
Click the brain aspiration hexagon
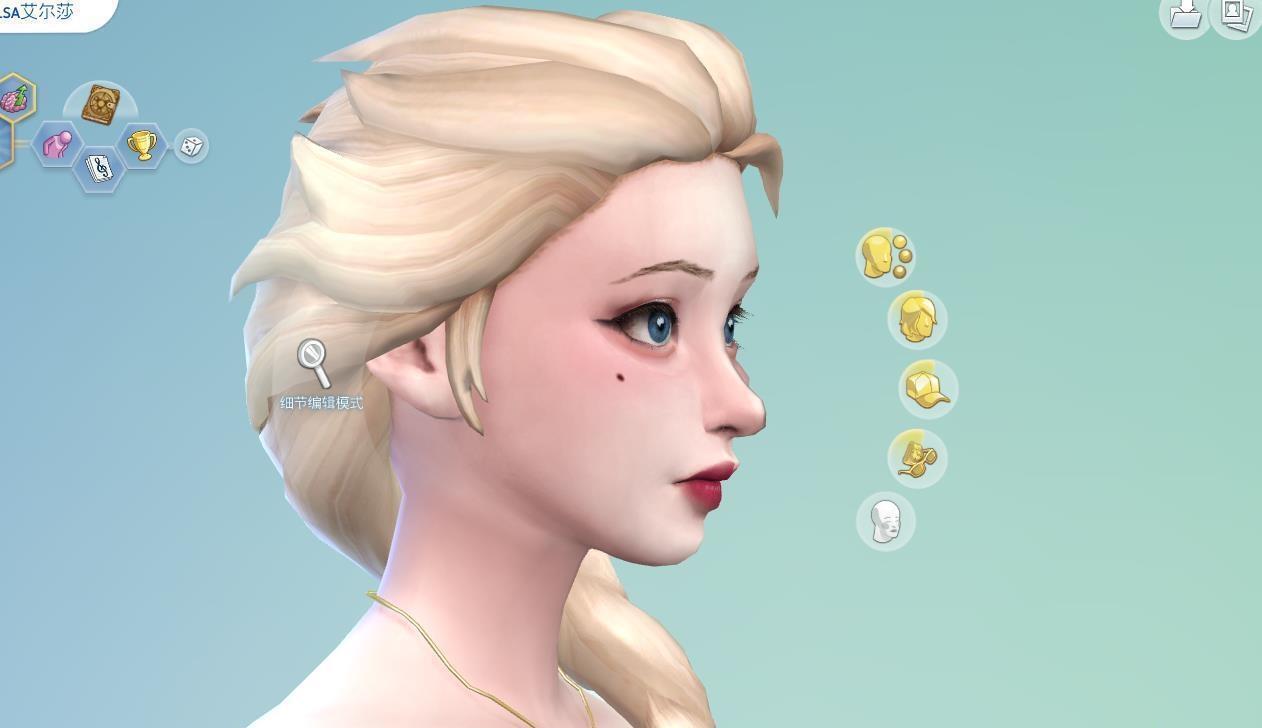coord(14,99)
